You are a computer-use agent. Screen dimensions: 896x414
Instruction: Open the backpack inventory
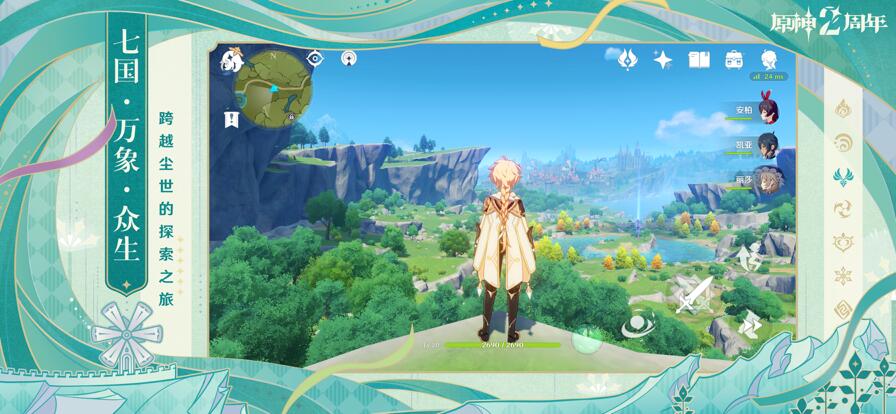[x=734, y=59]
